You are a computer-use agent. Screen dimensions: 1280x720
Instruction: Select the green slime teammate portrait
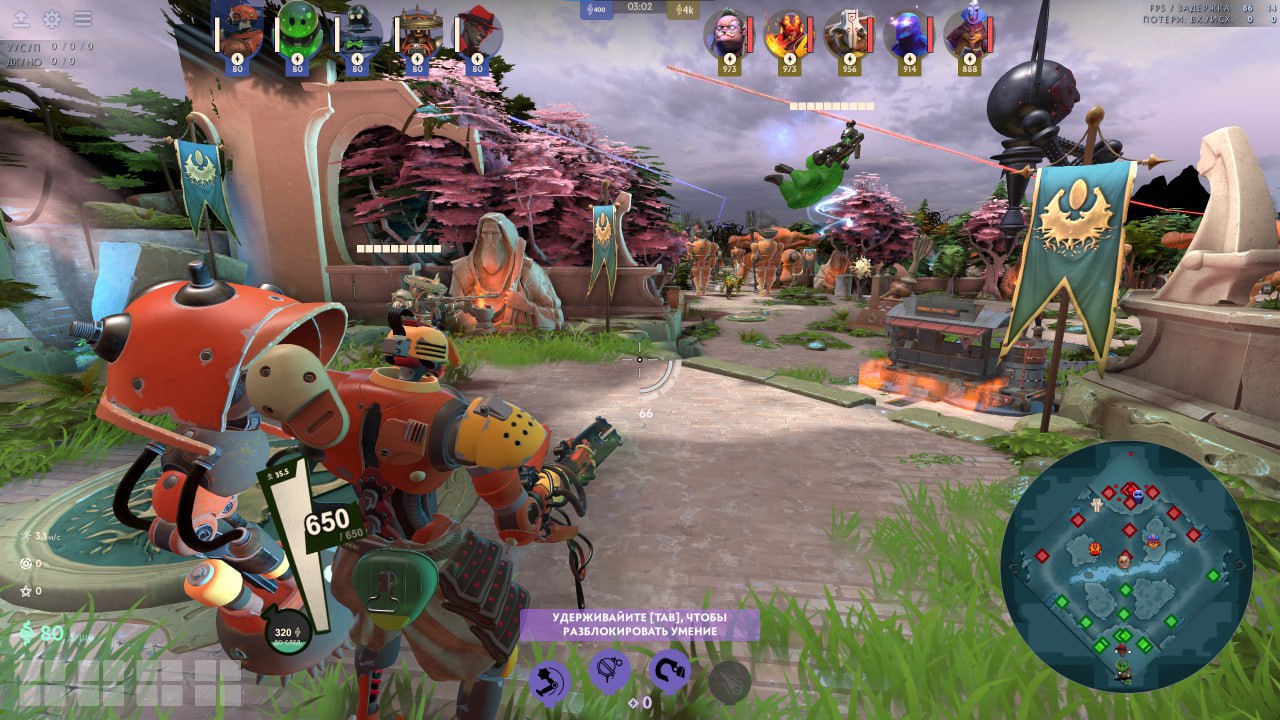297,32
